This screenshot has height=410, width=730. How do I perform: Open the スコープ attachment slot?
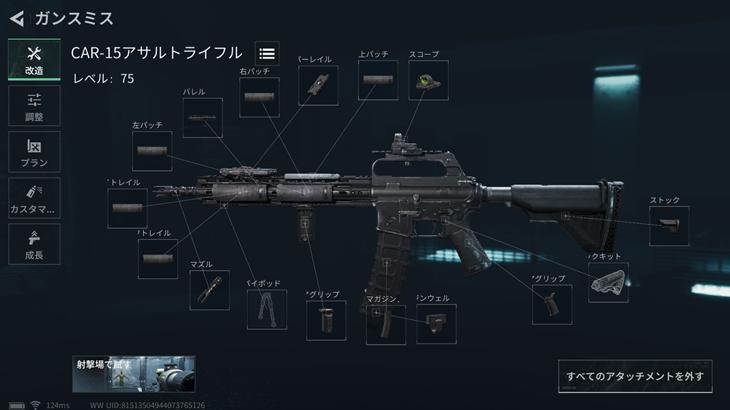pyautogui.click(x=428, y=81)
